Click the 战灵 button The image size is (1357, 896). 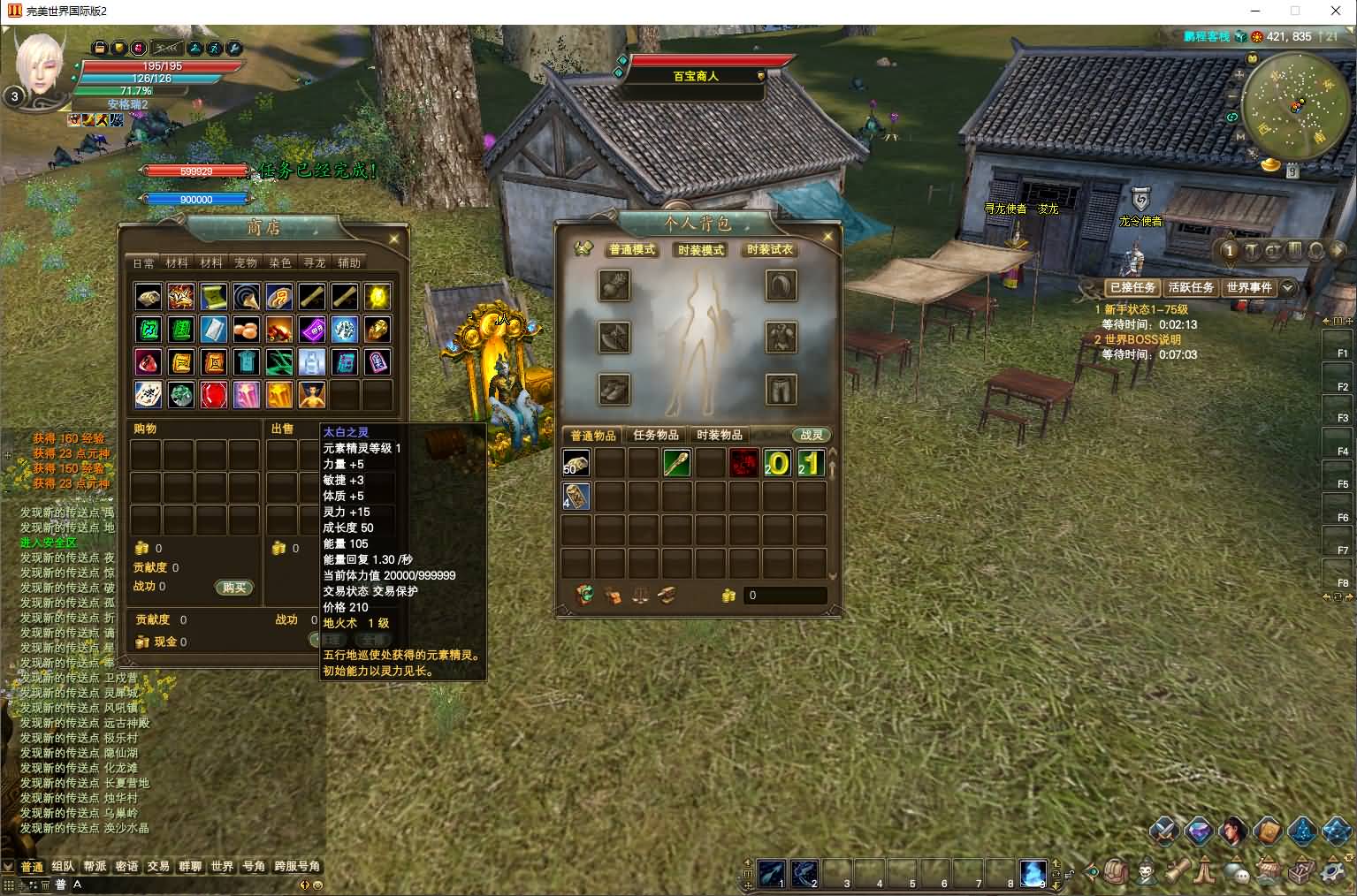812,436
